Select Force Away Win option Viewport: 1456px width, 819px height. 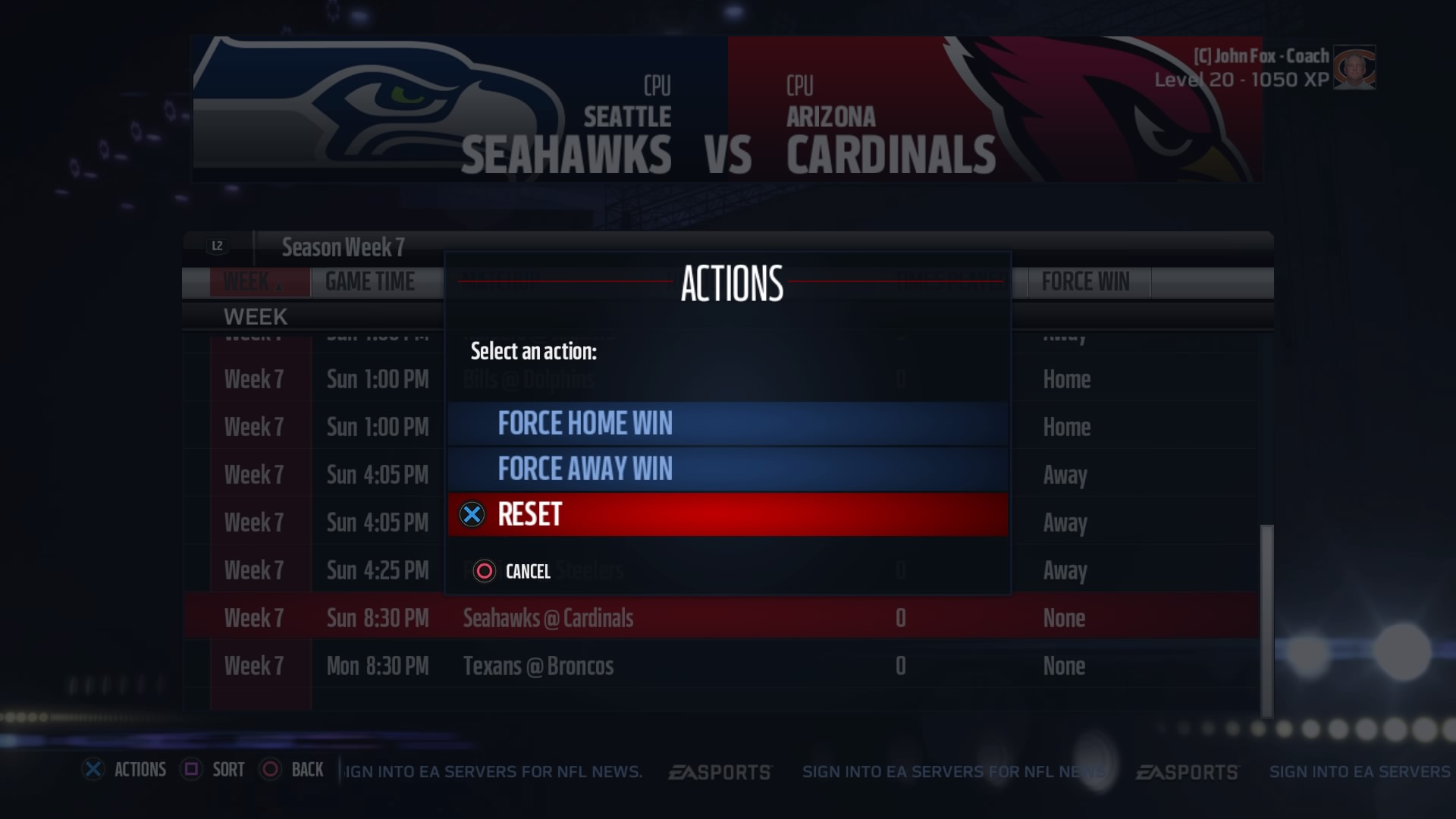tap(726, 469)
